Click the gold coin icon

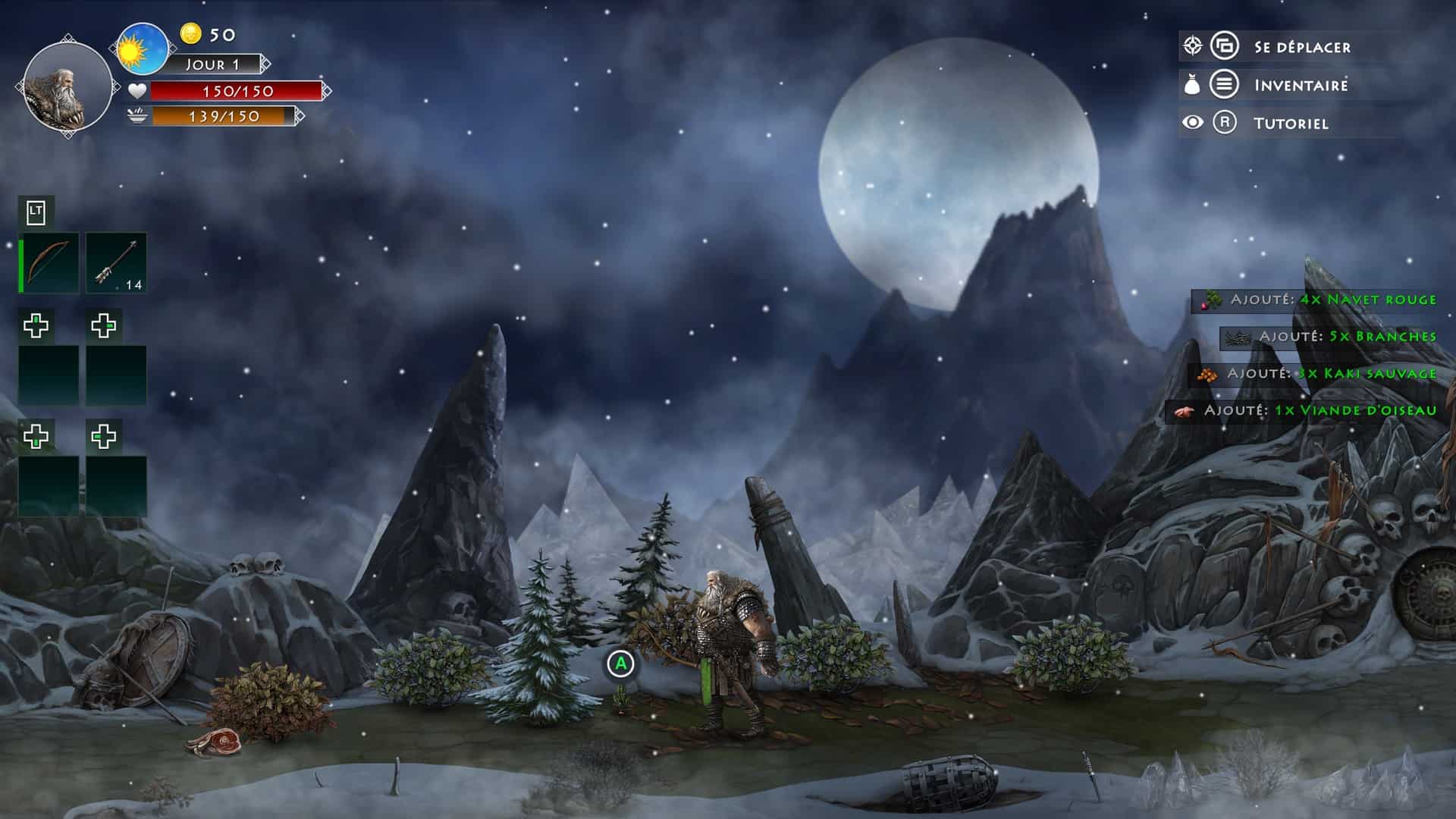(x=191, y=33)
